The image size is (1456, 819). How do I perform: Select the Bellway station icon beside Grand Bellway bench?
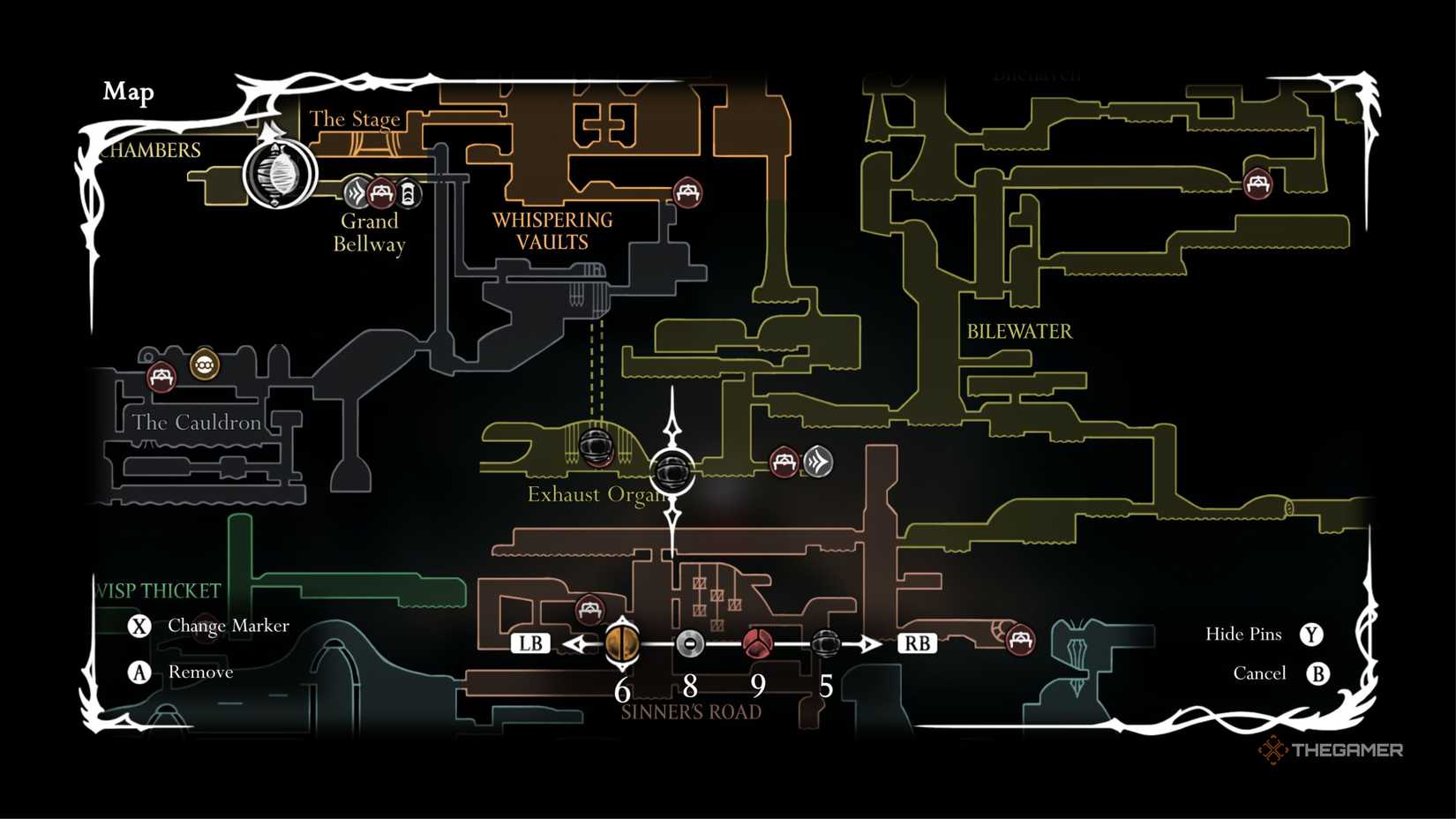(408, 192)
